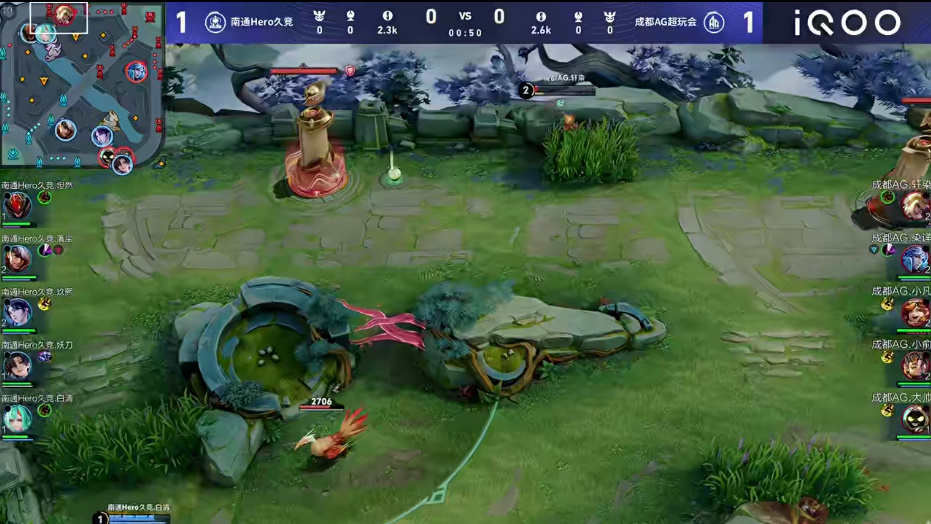
Task: Choose player 玖熙's hero portrait
Action: click(x=17, y=313)
